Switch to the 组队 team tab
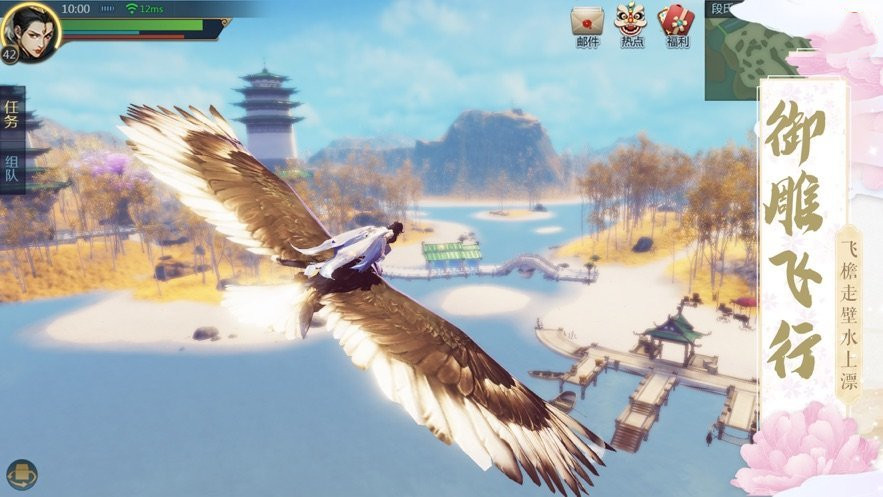 coord(11,167)
